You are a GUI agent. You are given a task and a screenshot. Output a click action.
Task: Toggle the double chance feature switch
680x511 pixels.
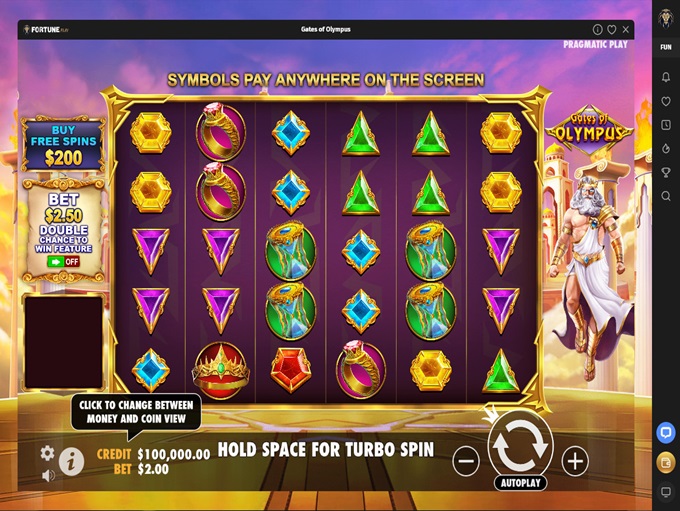click(63, 261)
